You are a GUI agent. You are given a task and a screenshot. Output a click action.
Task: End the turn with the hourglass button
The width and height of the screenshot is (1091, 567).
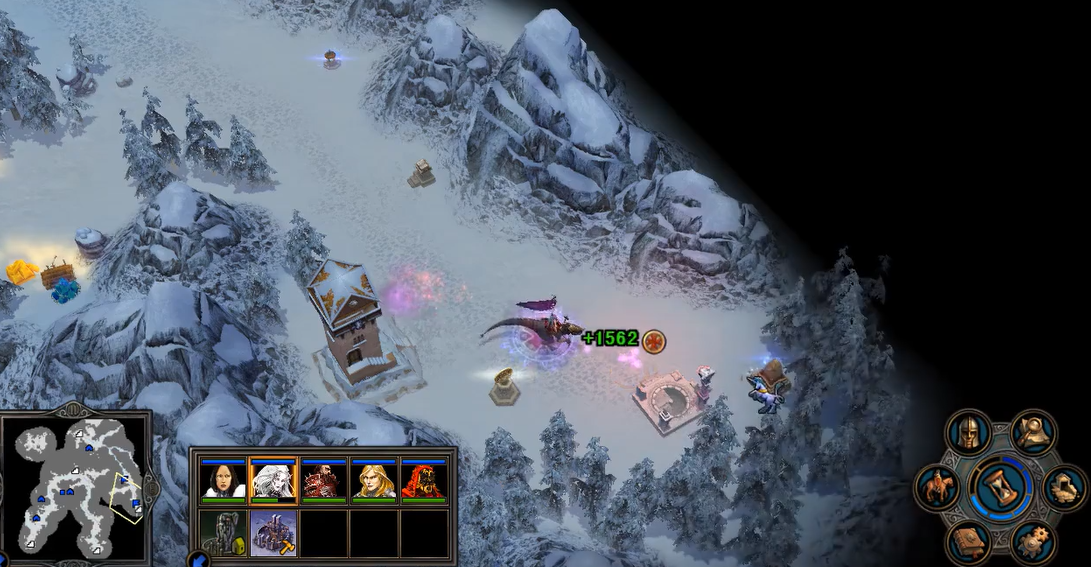1001,487
